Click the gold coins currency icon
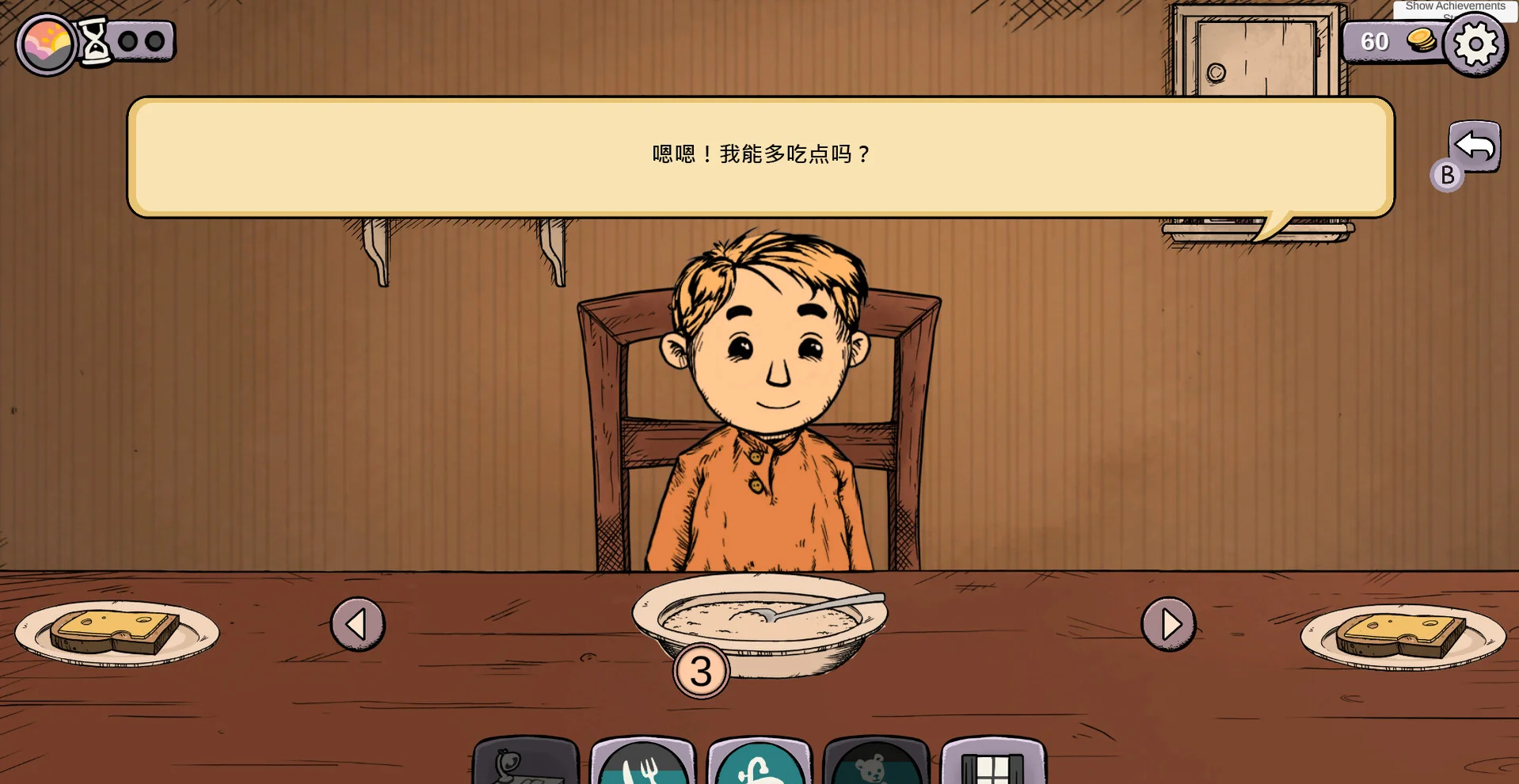1519x784 pixels. tap(1420, 40)
